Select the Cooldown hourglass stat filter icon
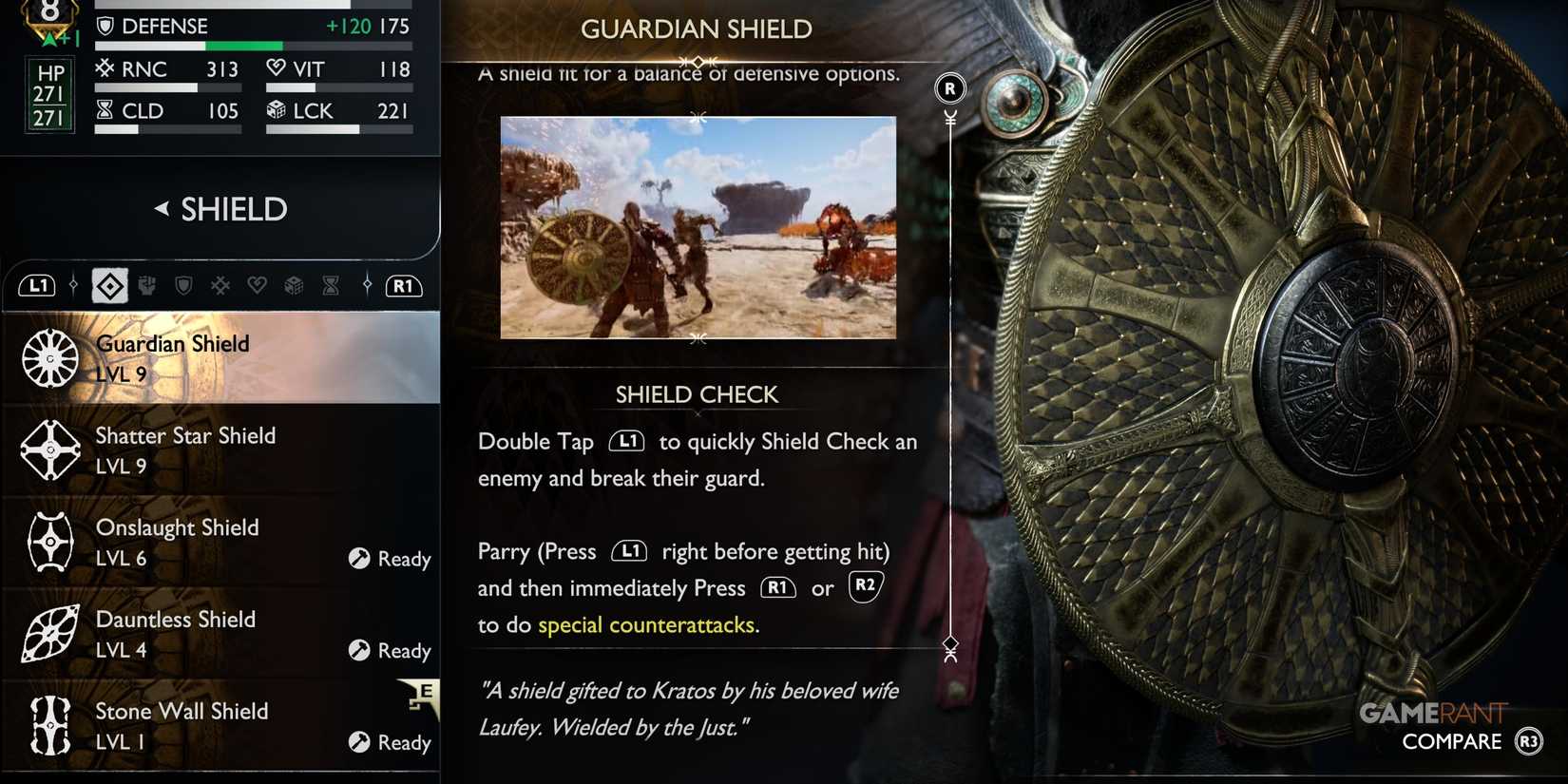 point(331,285)
